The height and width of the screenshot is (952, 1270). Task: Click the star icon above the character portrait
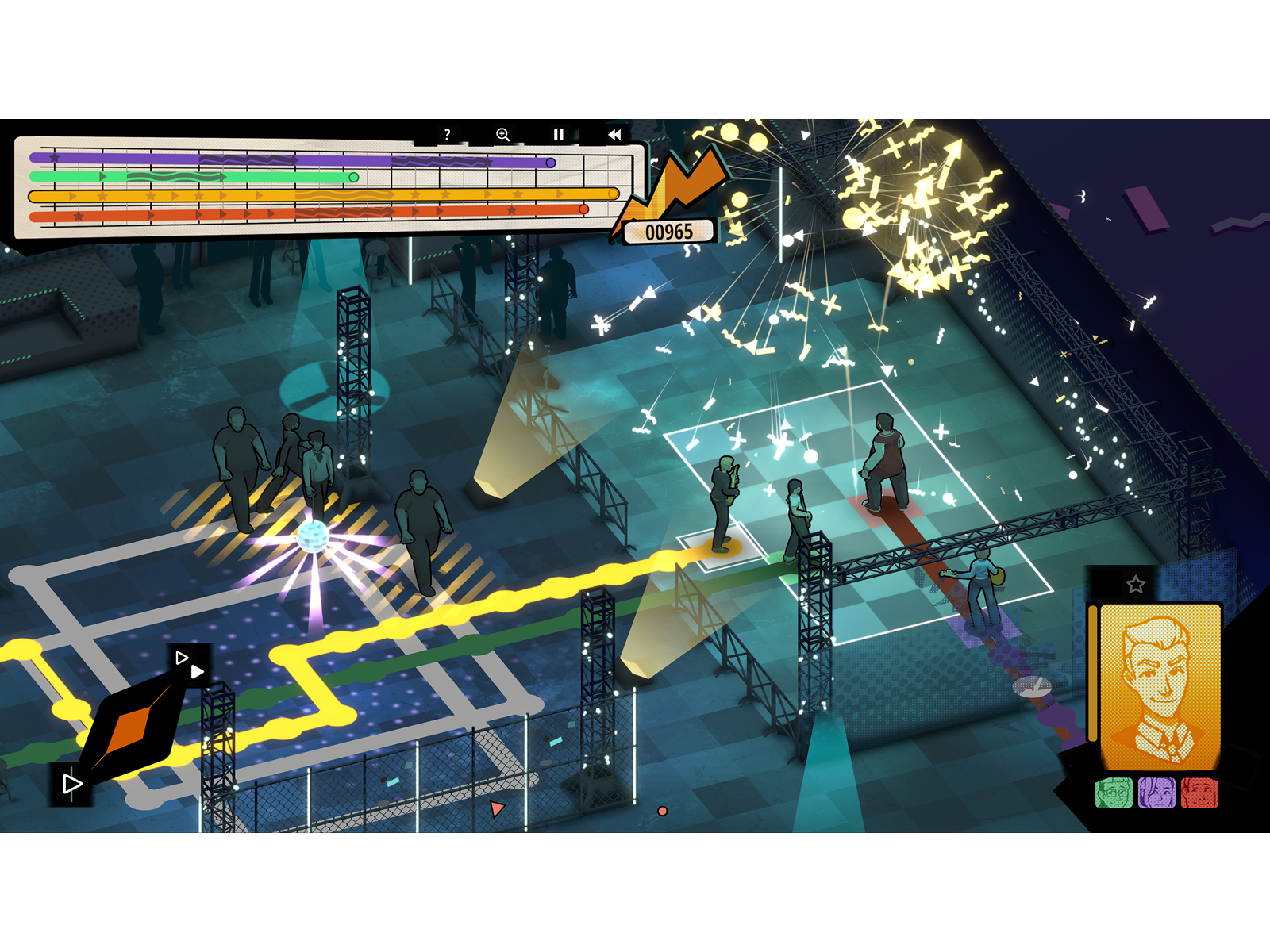pyautogui.click(x=1135, y=584)
